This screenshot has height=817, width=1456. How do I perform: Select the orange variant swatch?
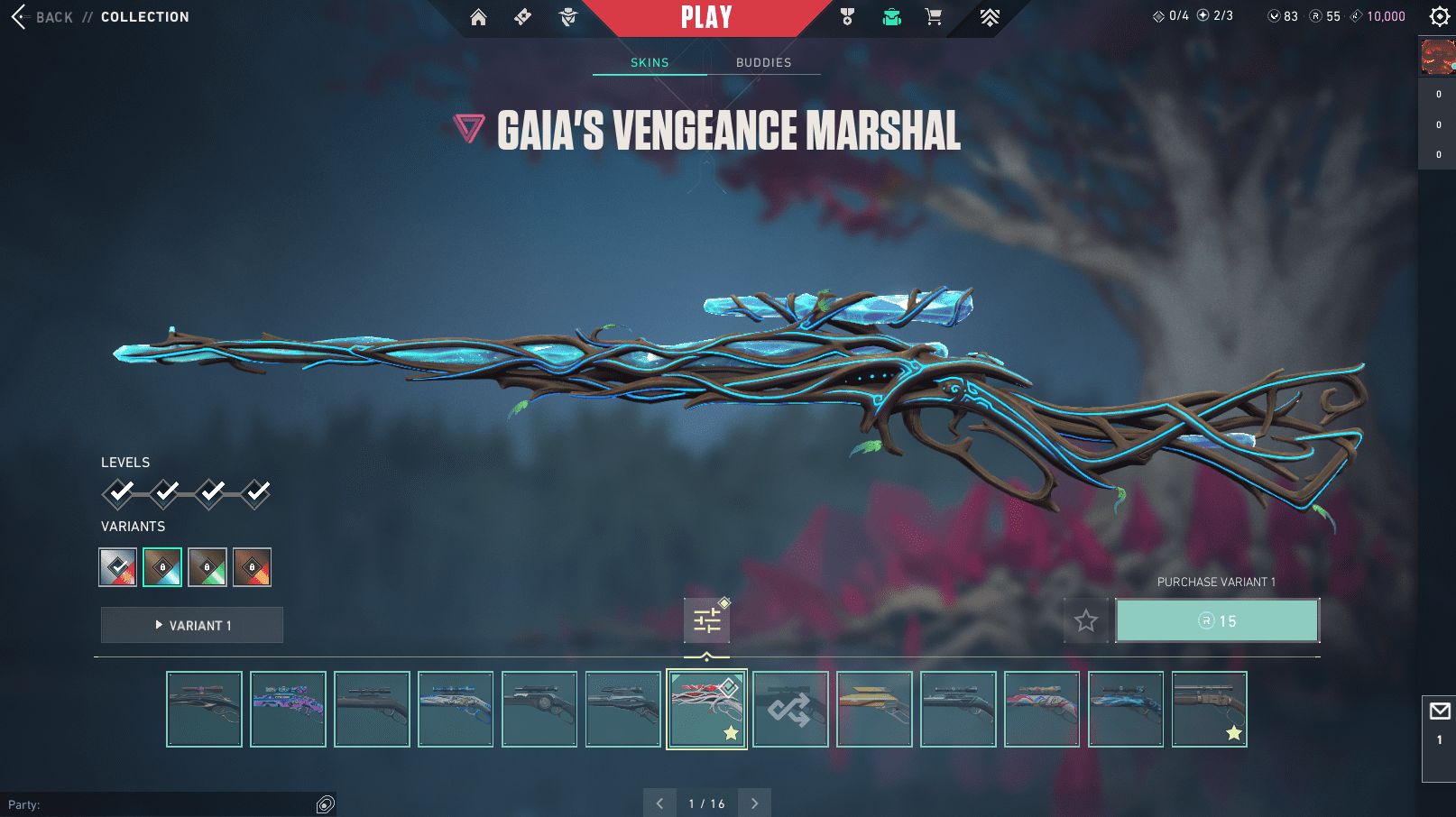click(x=252, y=567)
